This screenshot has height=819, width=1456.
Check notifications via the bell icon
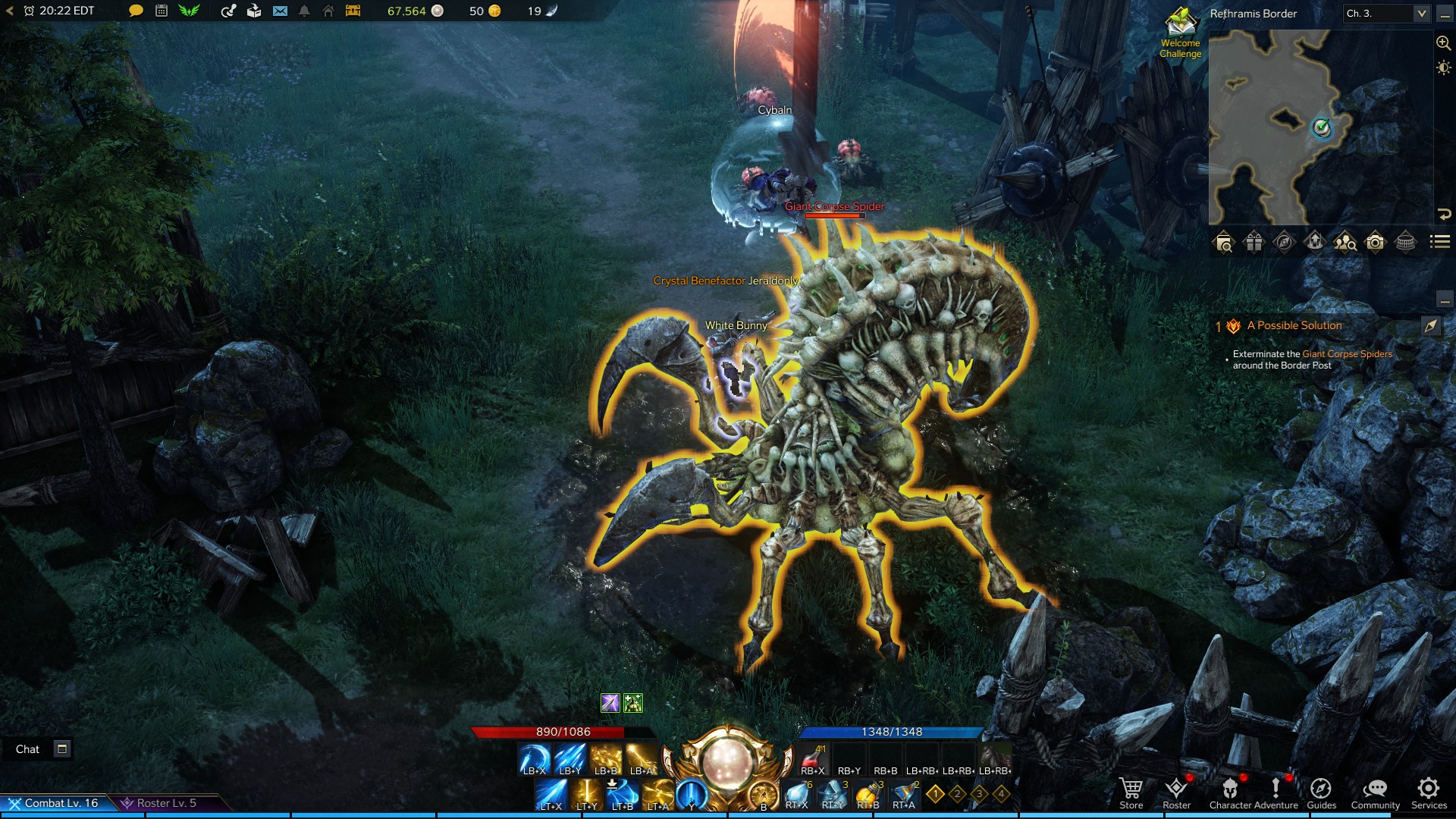(x=303, y=11)
